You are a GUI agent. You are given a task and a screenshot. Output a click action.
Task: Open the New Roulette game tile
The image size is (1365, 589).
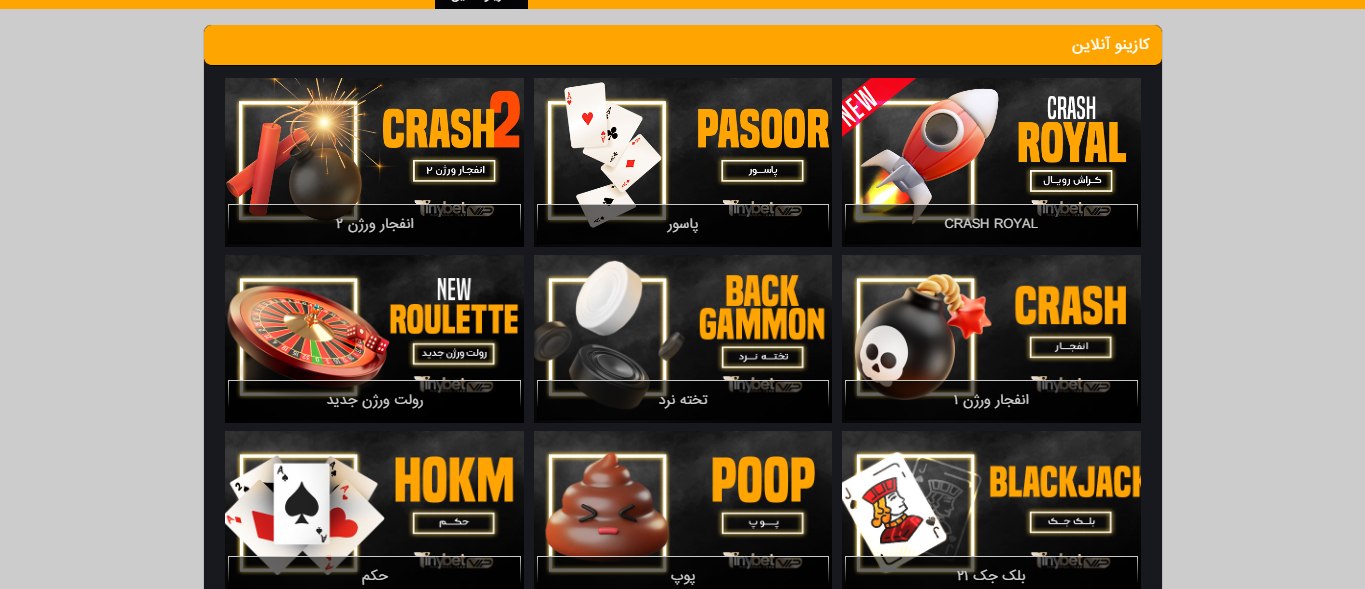tap(374, 338)
